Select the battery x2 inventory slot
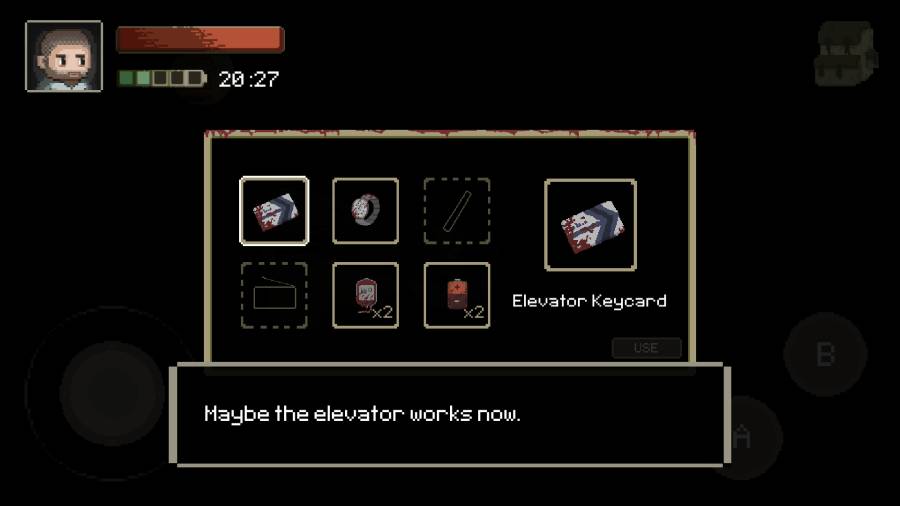 click(457, 295)
